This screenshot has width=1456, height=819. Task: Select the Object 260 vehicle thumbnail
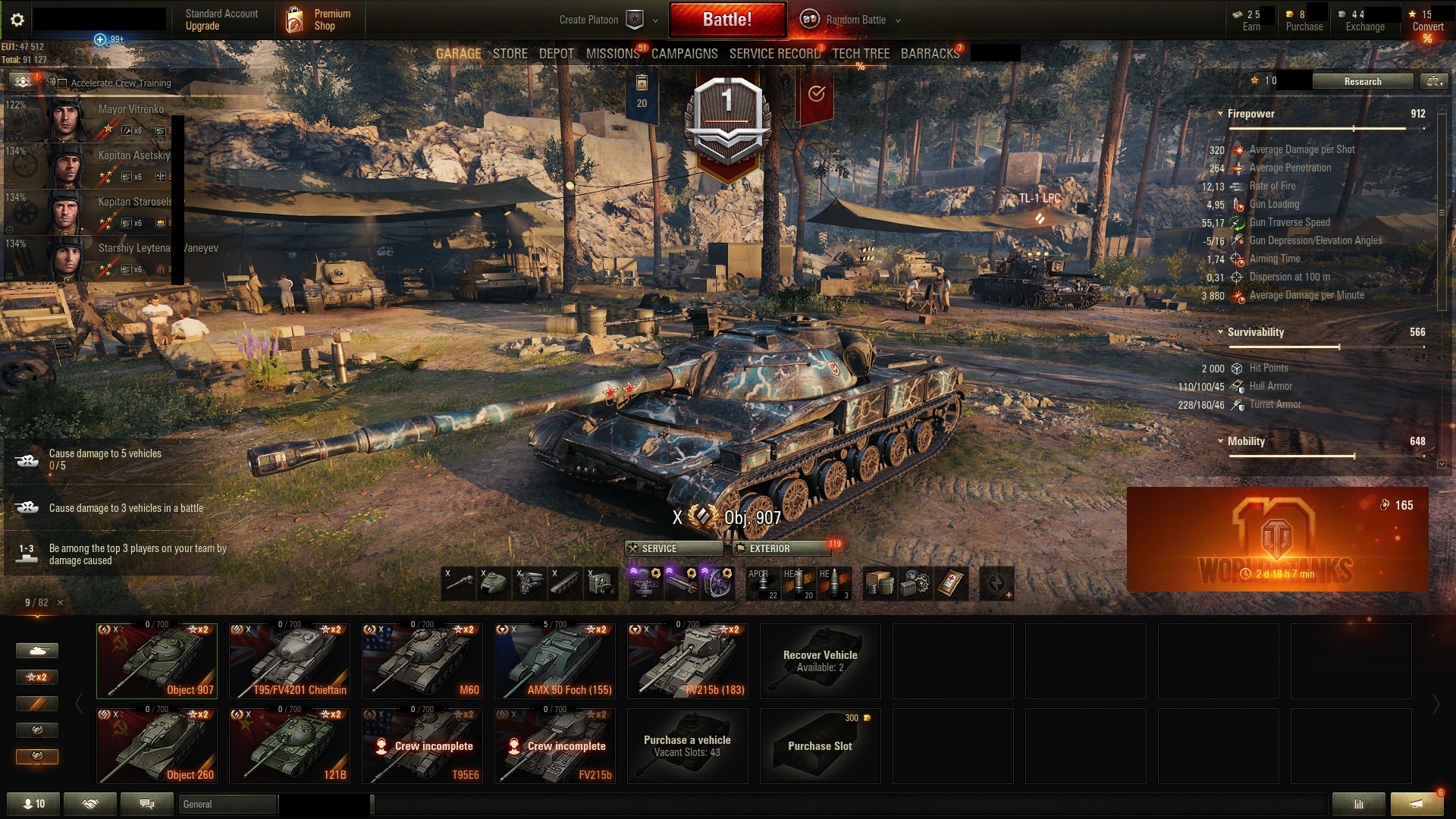(155, 745)
